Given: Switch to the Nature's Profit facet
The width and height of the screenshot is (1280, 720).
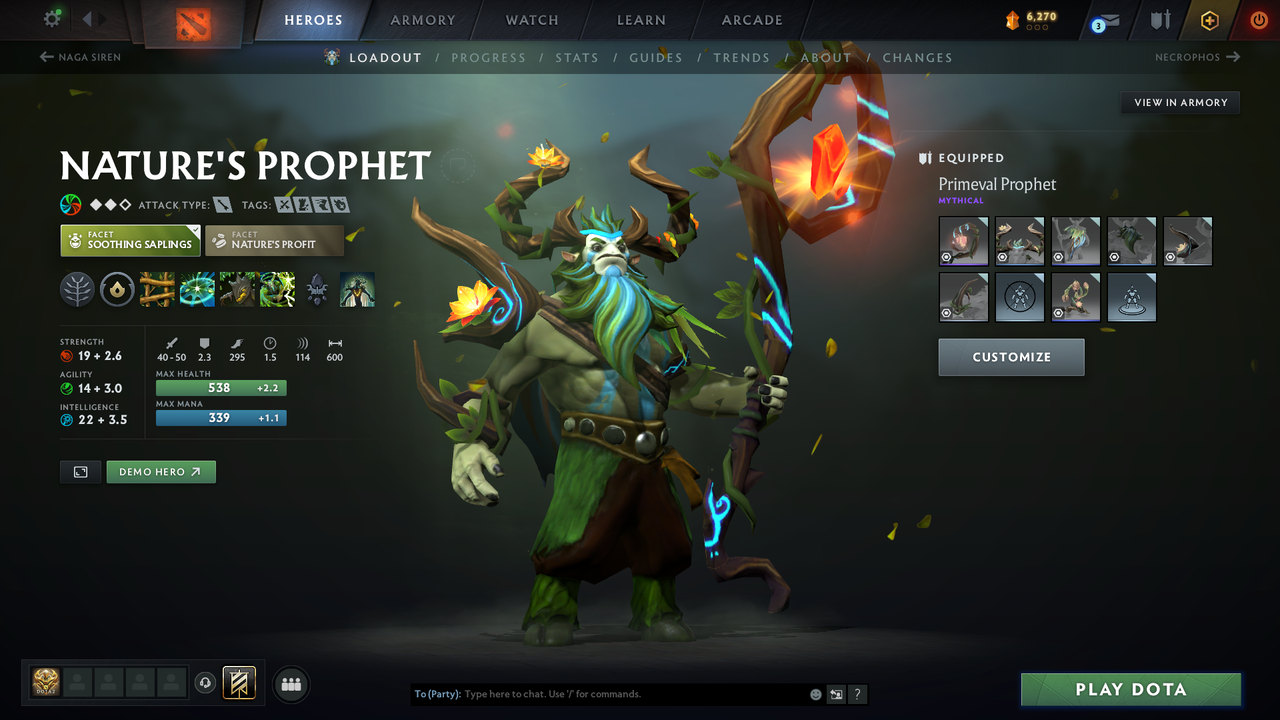Looking at the screenshot, I should tap(274, 240).
